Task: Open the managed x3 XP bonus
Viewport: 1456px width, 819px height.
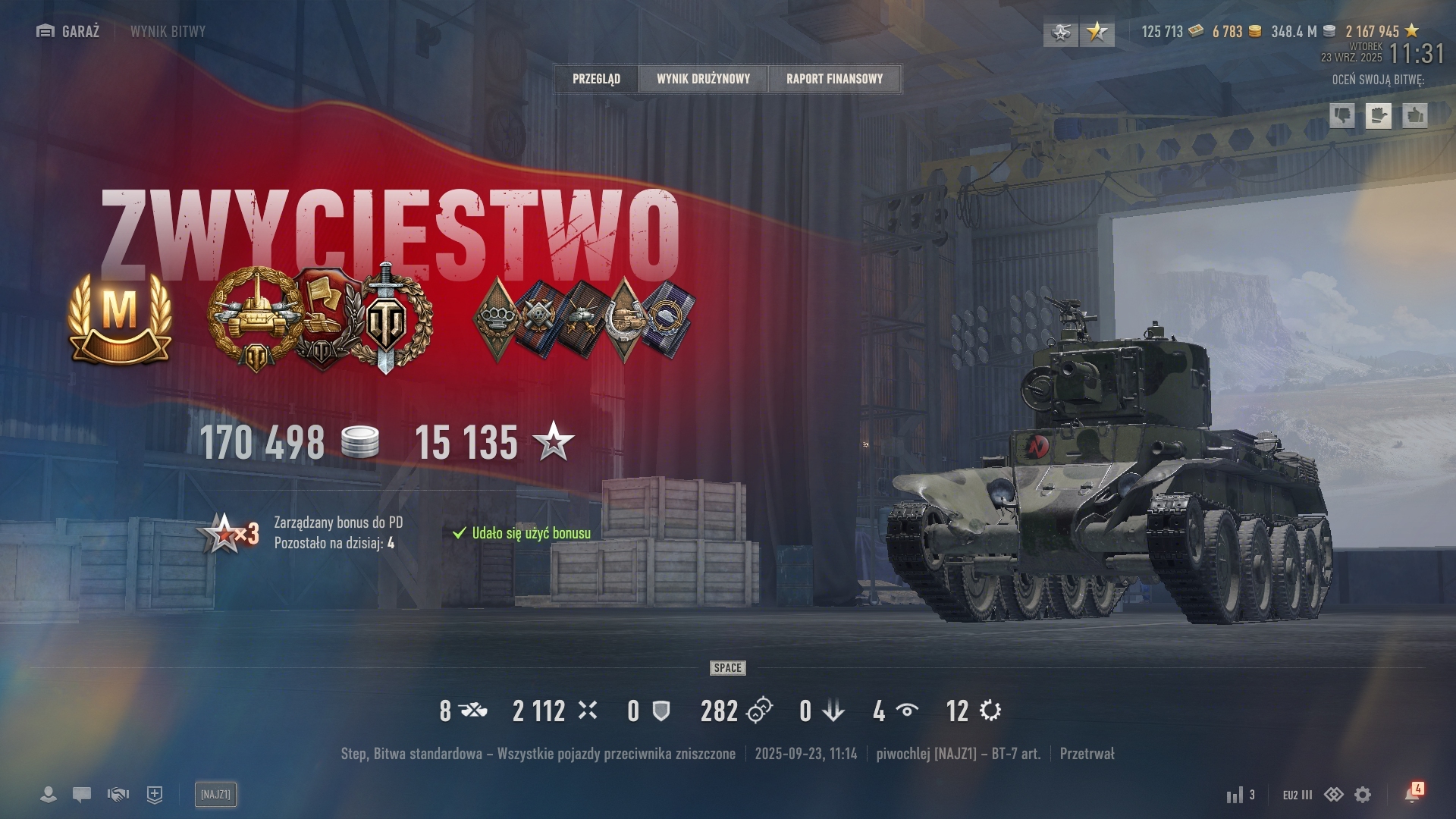Action: (x=227, y=533)
